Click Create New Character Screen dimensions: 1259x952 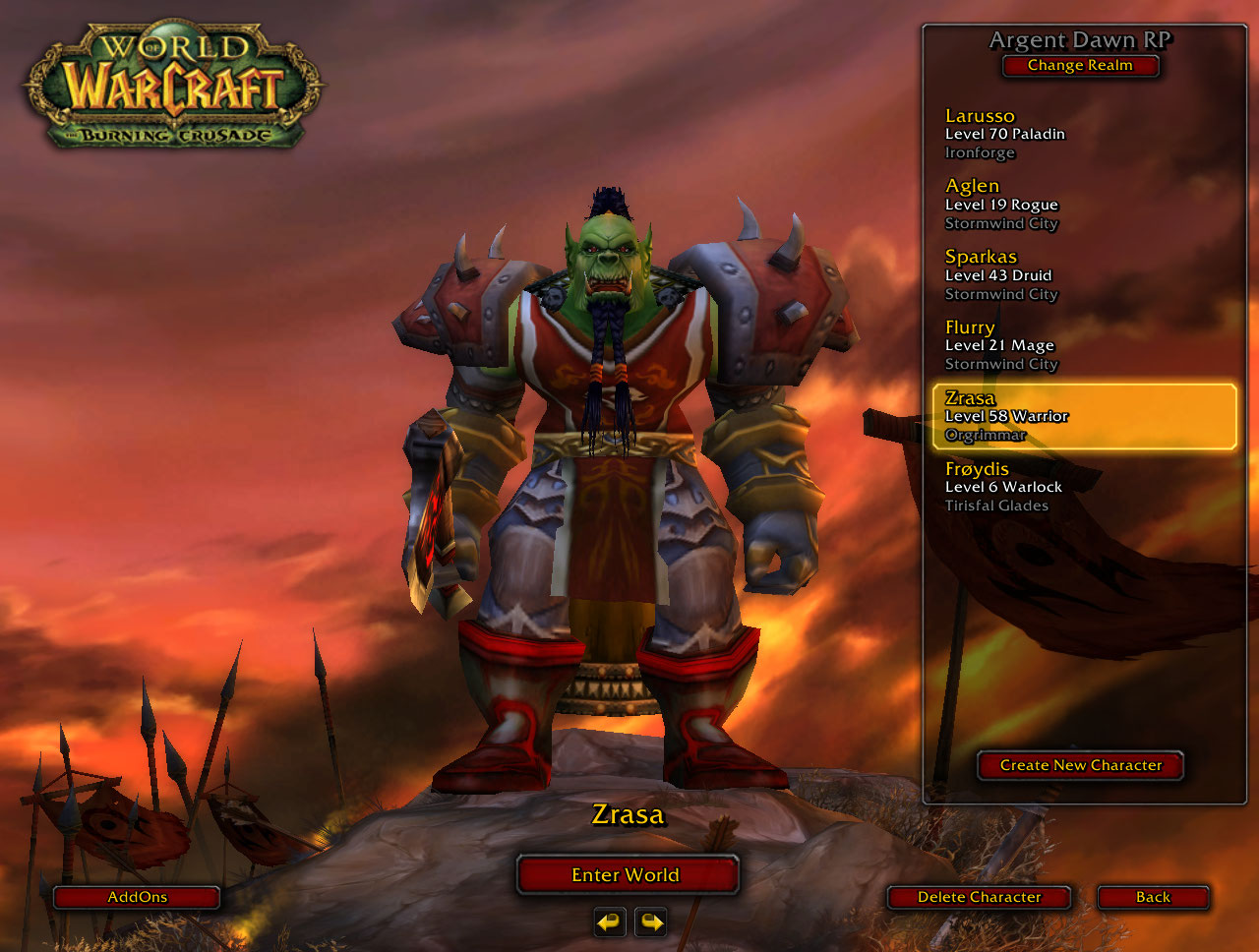(1080, 765)
